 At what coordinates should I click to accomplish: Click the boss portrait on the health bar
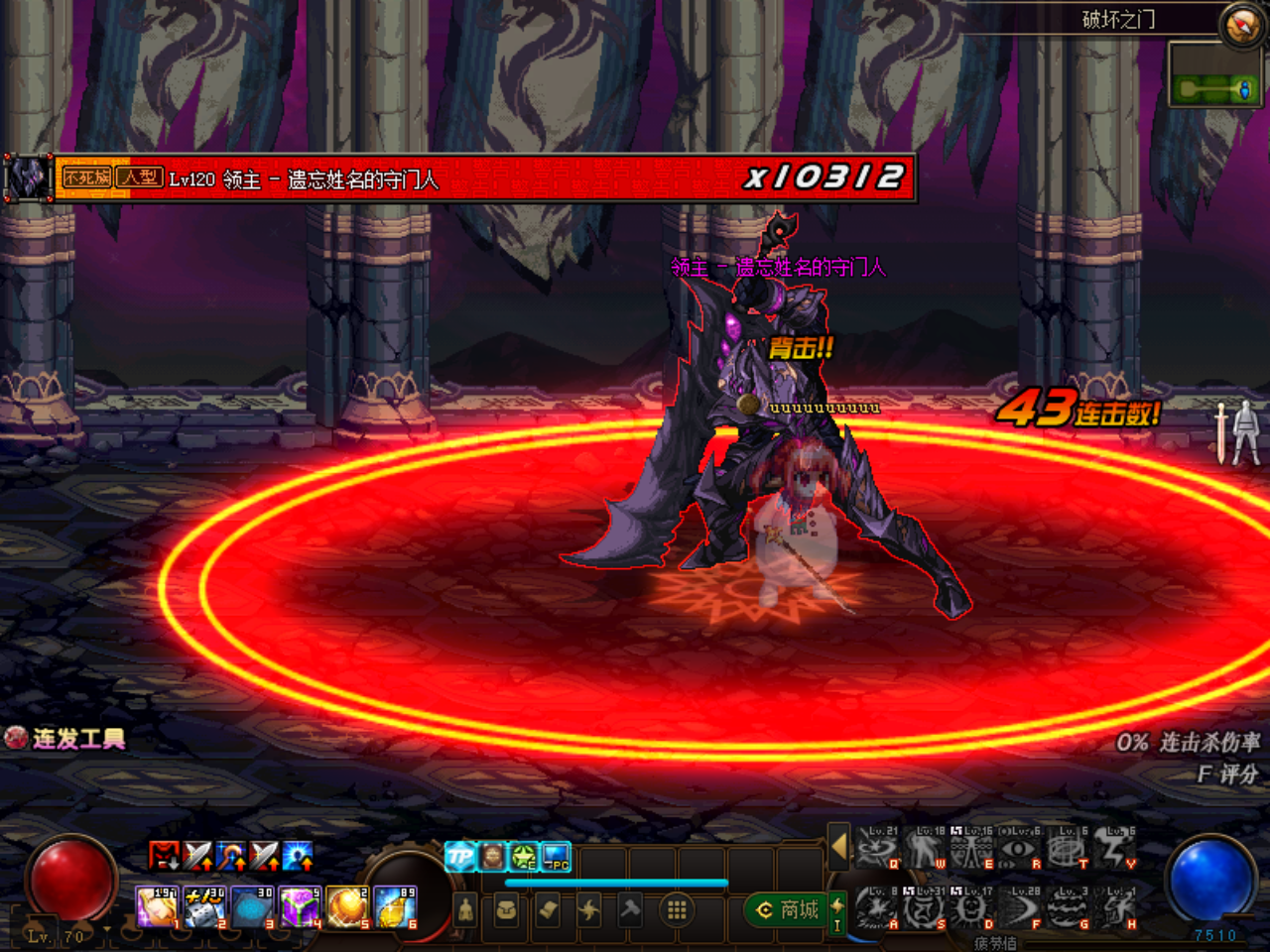28,178
